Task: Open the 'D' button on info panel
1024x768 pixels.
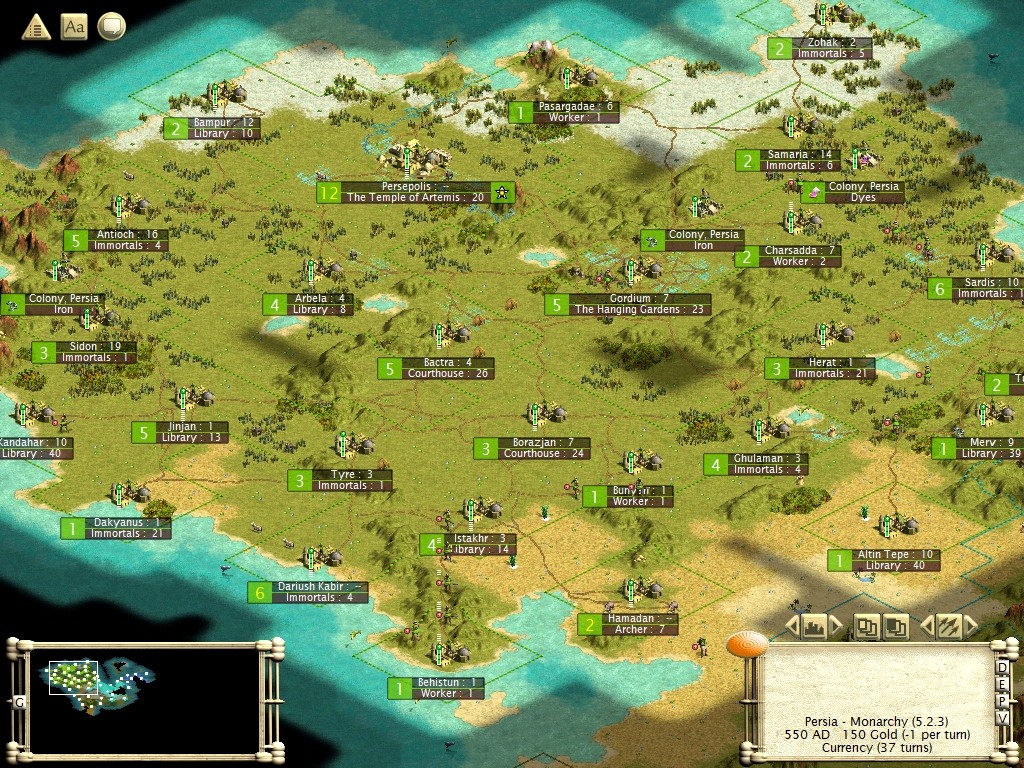Action: pyautogui.click(x=1002, y=668)
